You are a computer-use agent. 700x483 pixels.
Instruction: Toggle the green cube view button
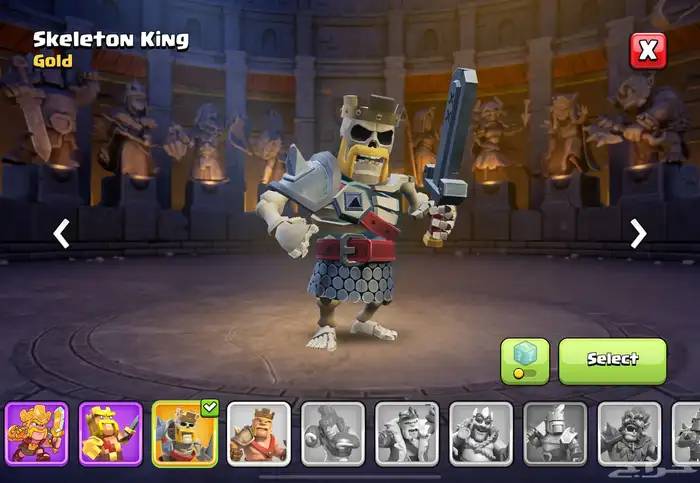pos(525,360)
